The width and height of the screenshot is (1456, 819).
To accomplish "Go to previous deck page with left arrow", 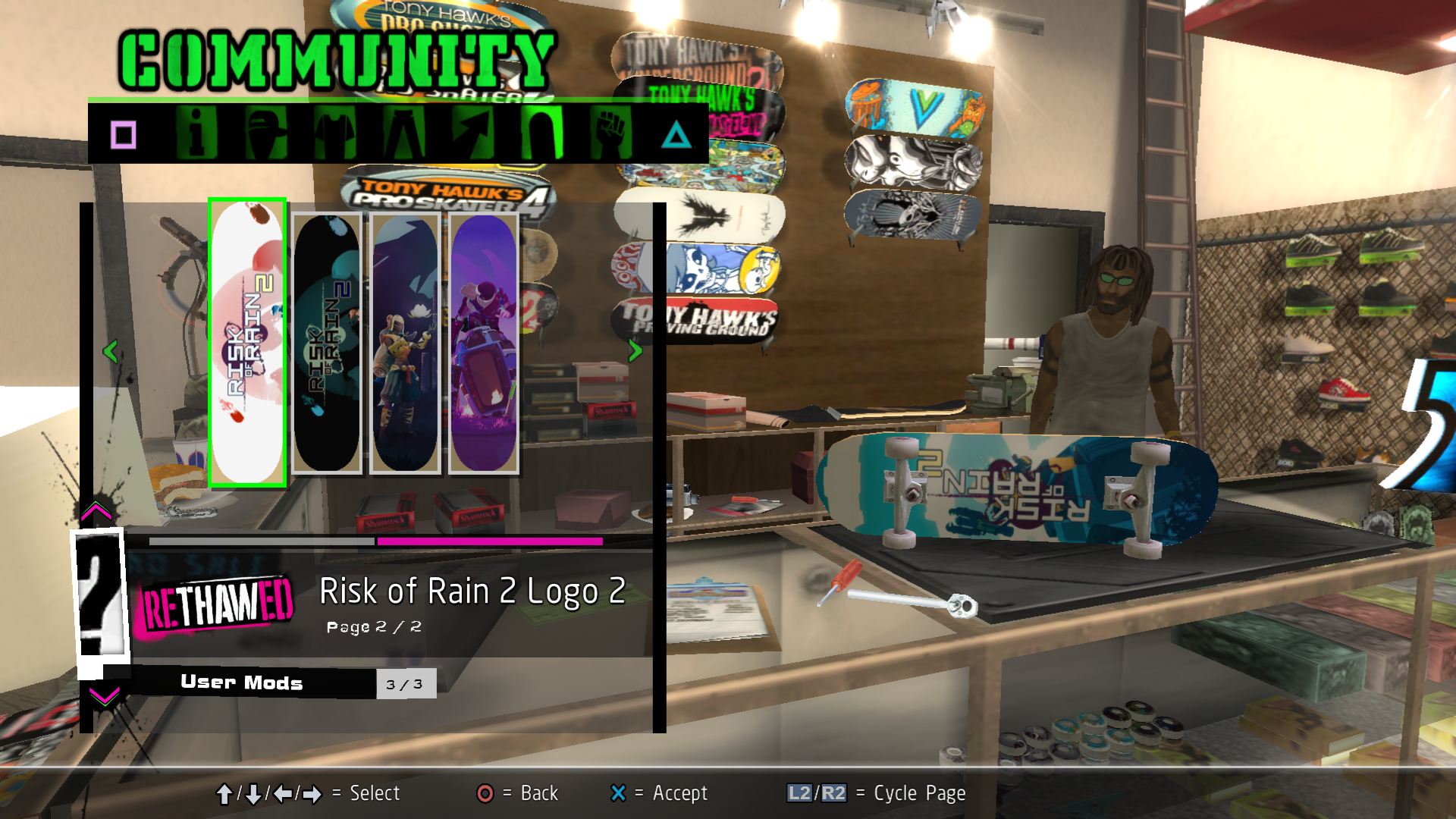I will click(110, 351).
